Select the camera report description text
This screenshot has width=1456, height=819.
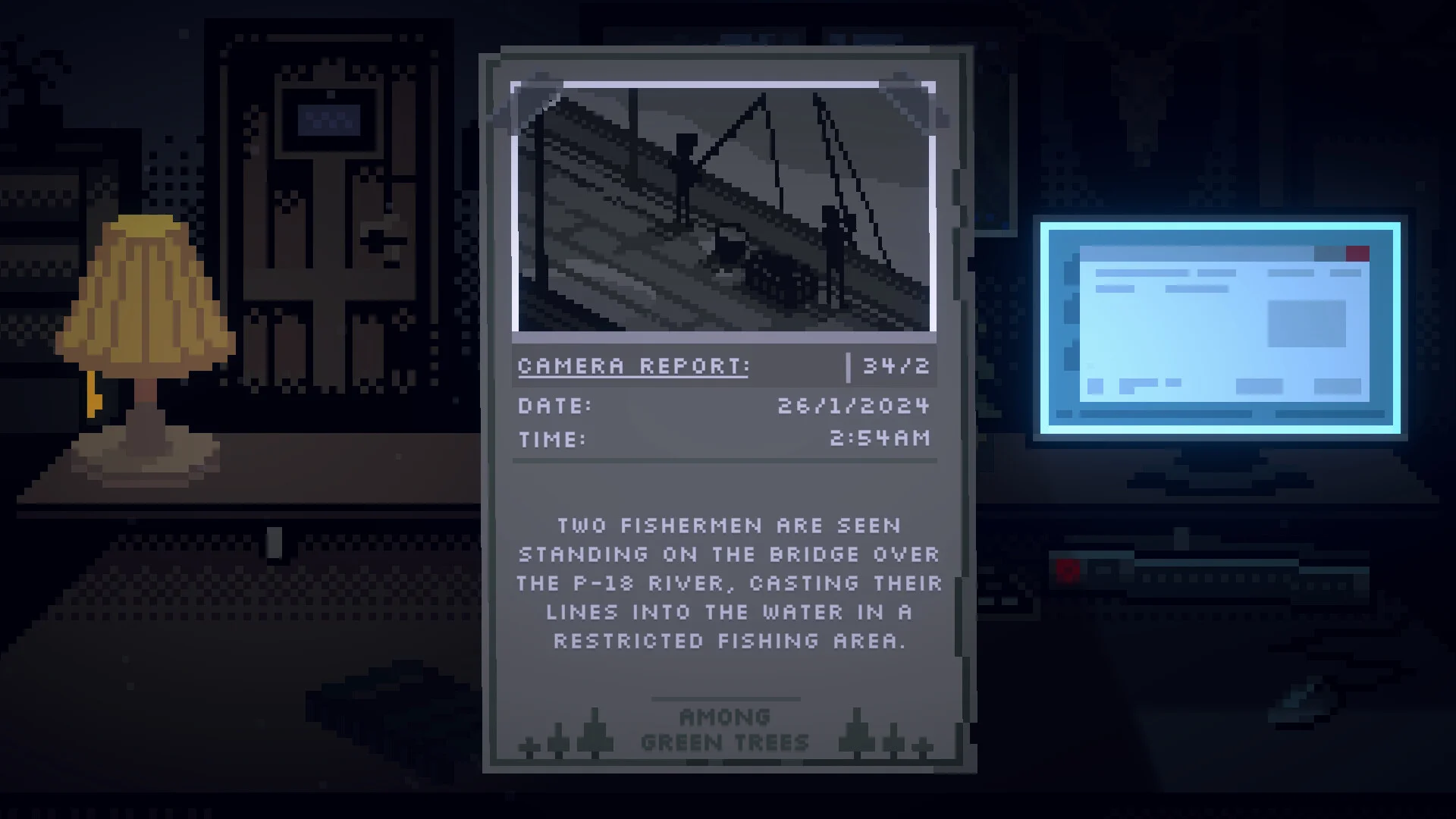point(728,583)
